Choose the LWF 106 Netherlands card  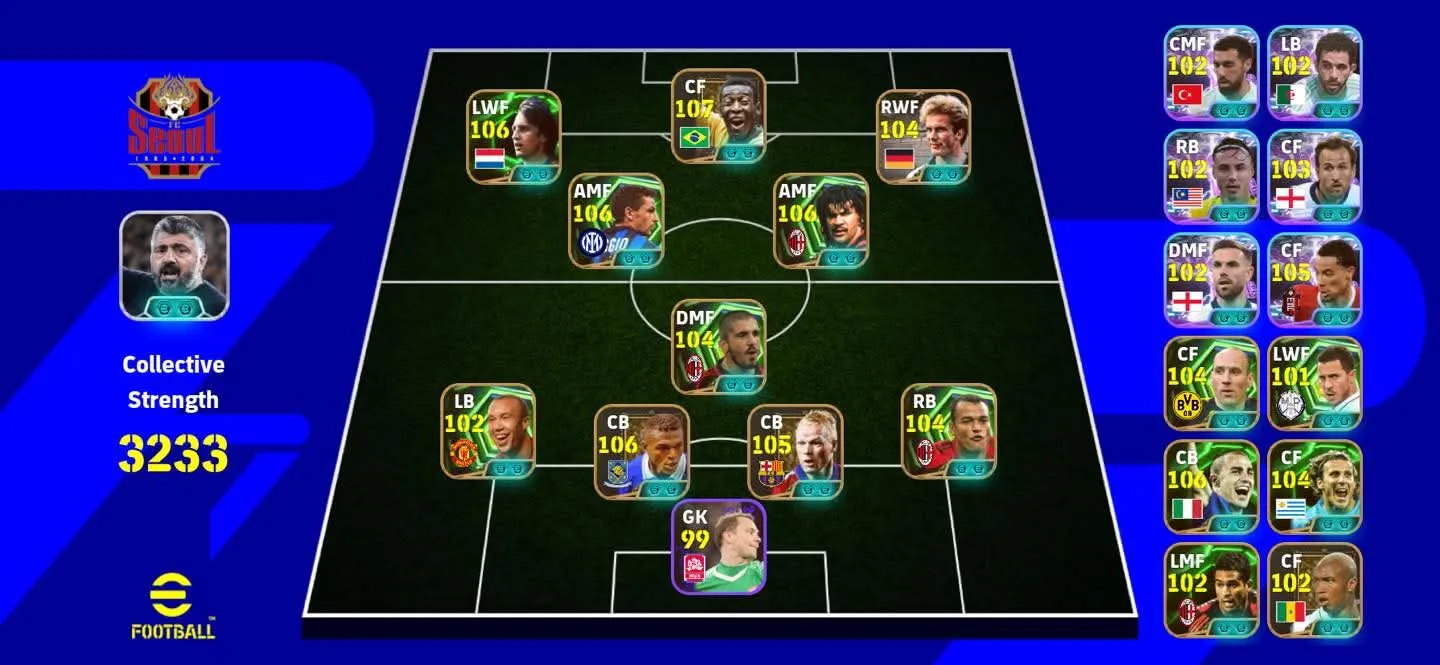coord(514,137)
